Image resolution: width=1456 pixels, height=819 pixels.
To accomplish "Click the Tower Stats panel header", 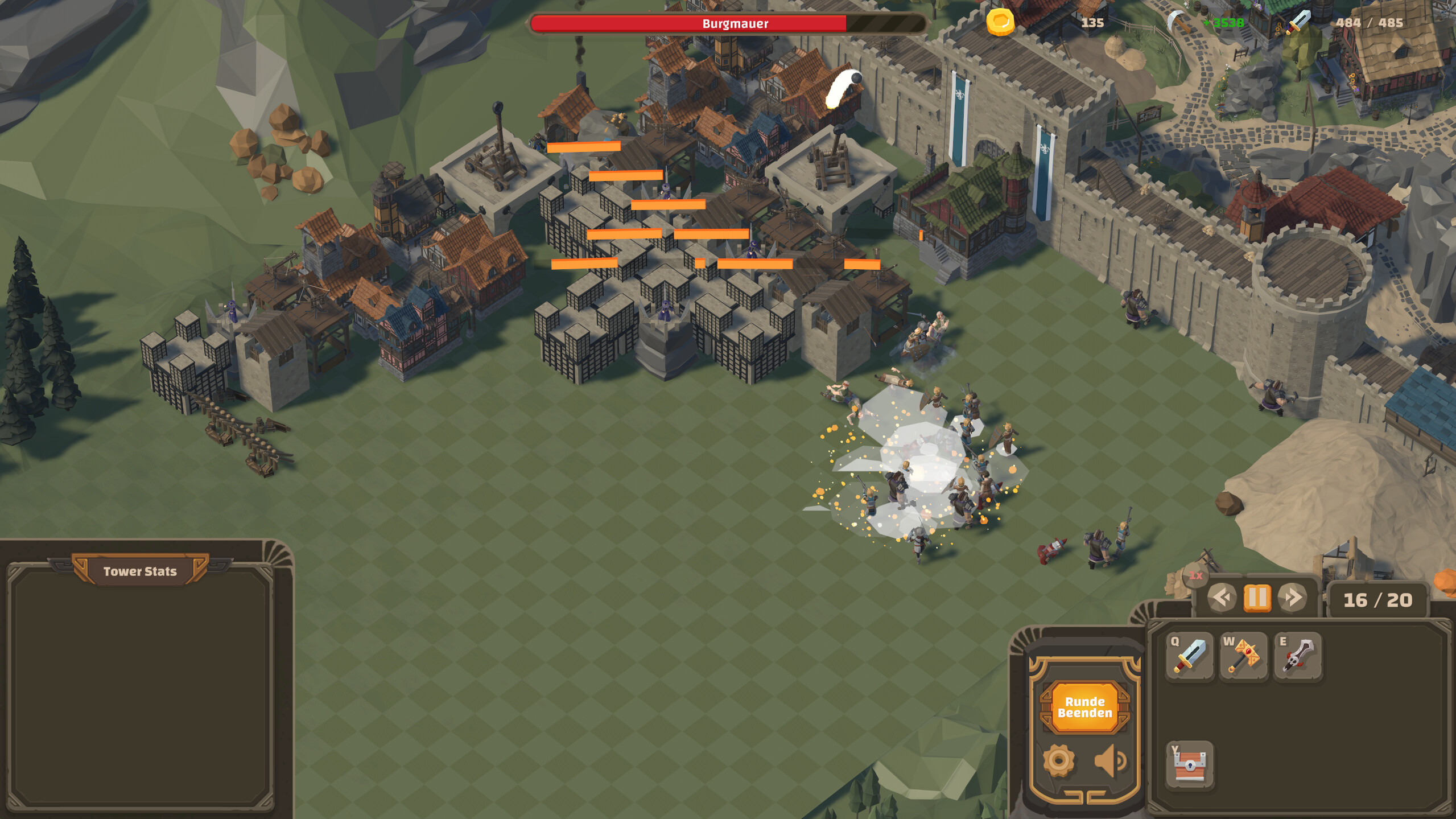I will click(139, 571).
